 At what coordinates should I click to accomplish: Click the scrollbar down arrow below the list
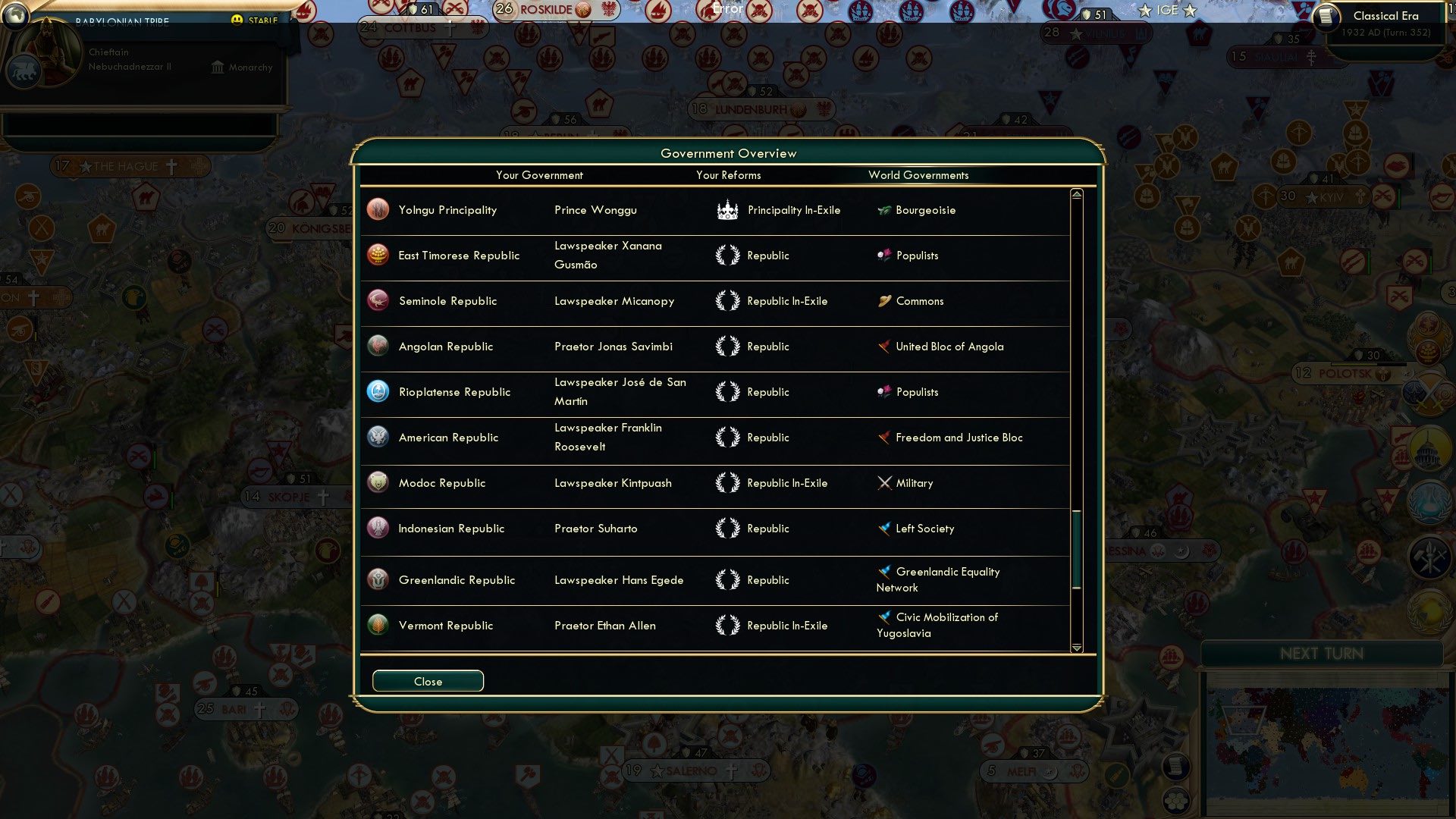click(1075, 648)
